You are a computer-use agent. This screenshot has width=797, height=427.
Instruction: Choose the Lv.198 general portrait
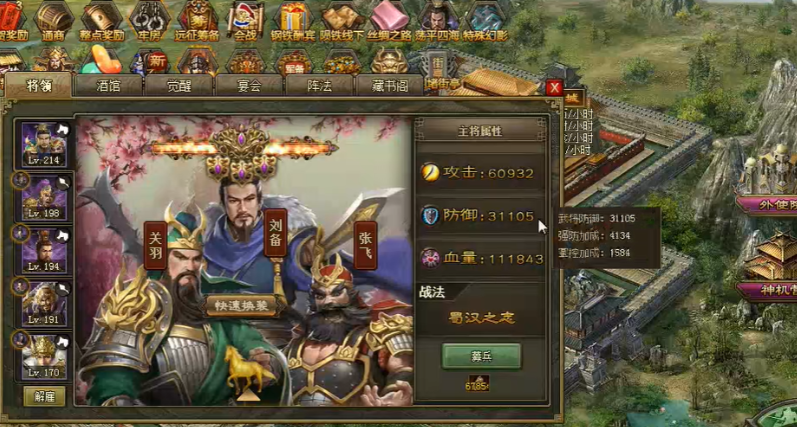tap(44, 197)
